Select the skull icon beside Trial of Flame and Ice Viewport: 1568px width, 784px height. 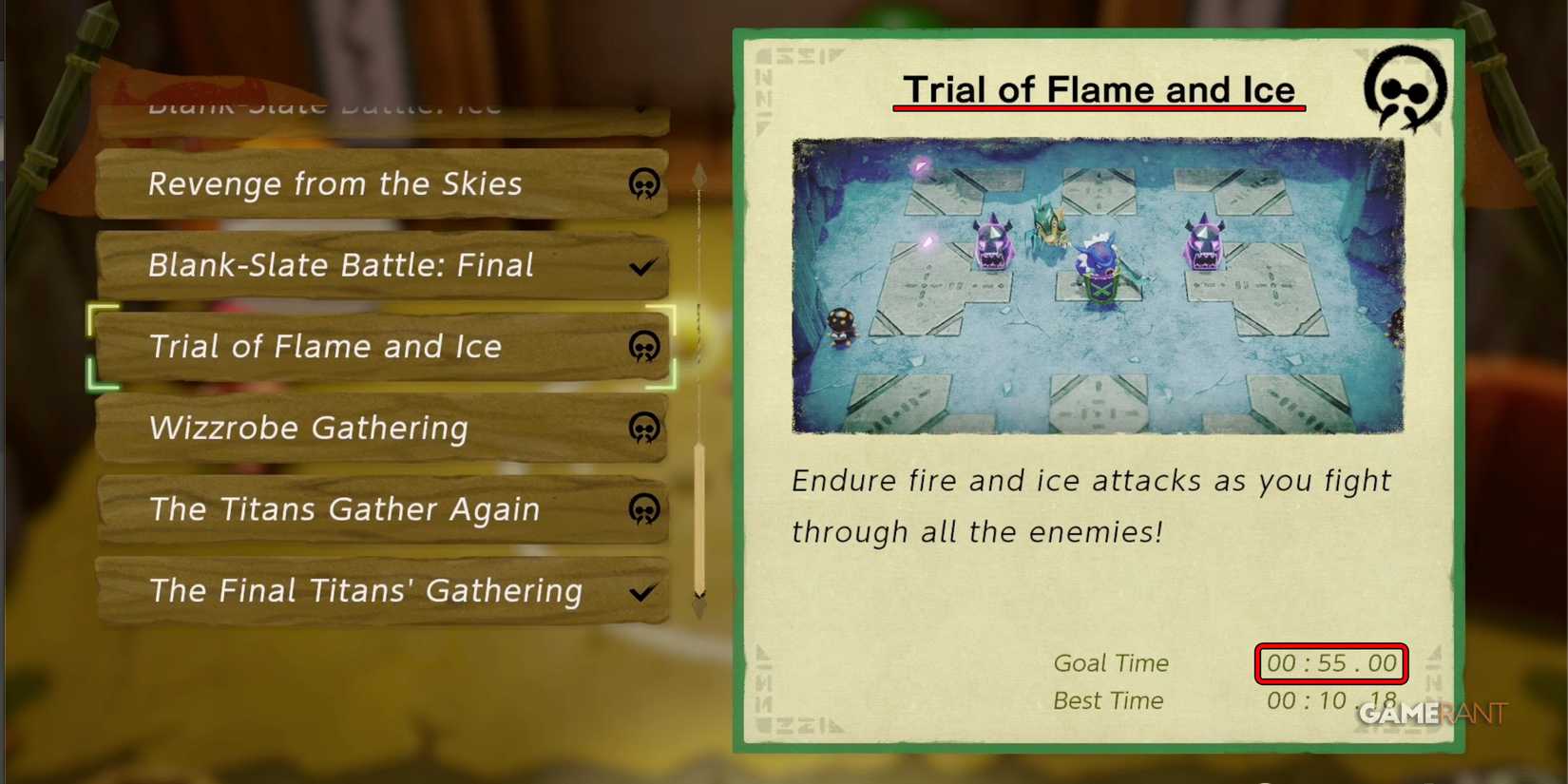click(644, 346)
